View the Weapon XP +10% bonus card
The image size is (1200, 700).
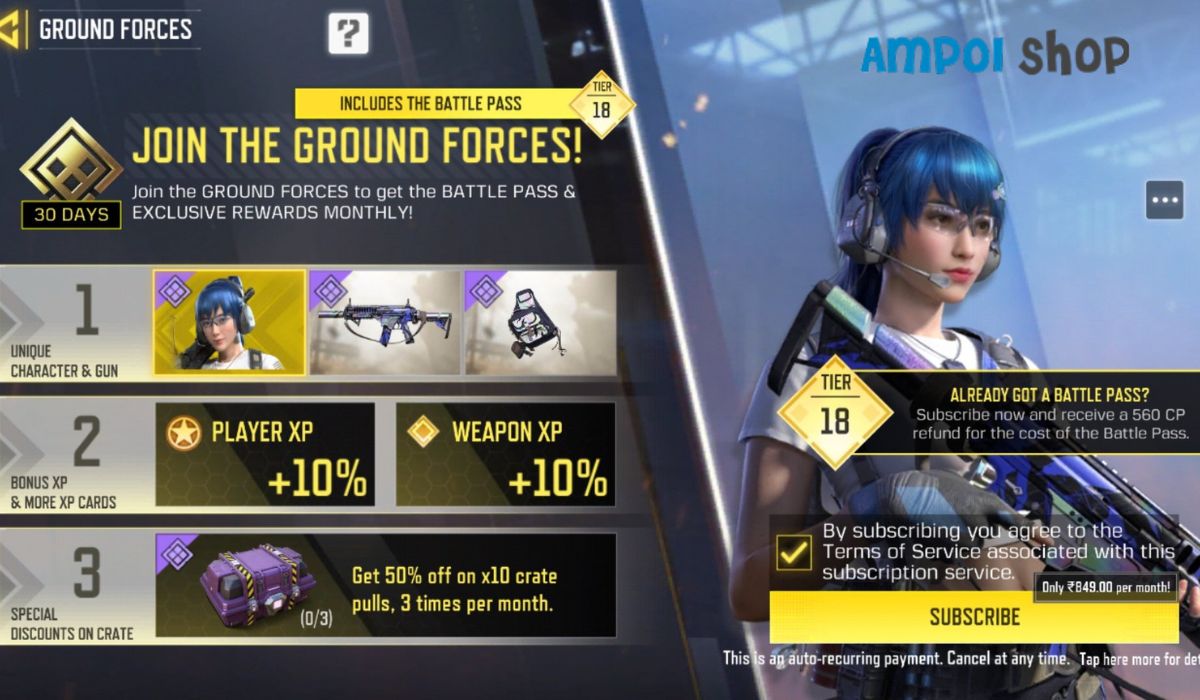(505, 455)
